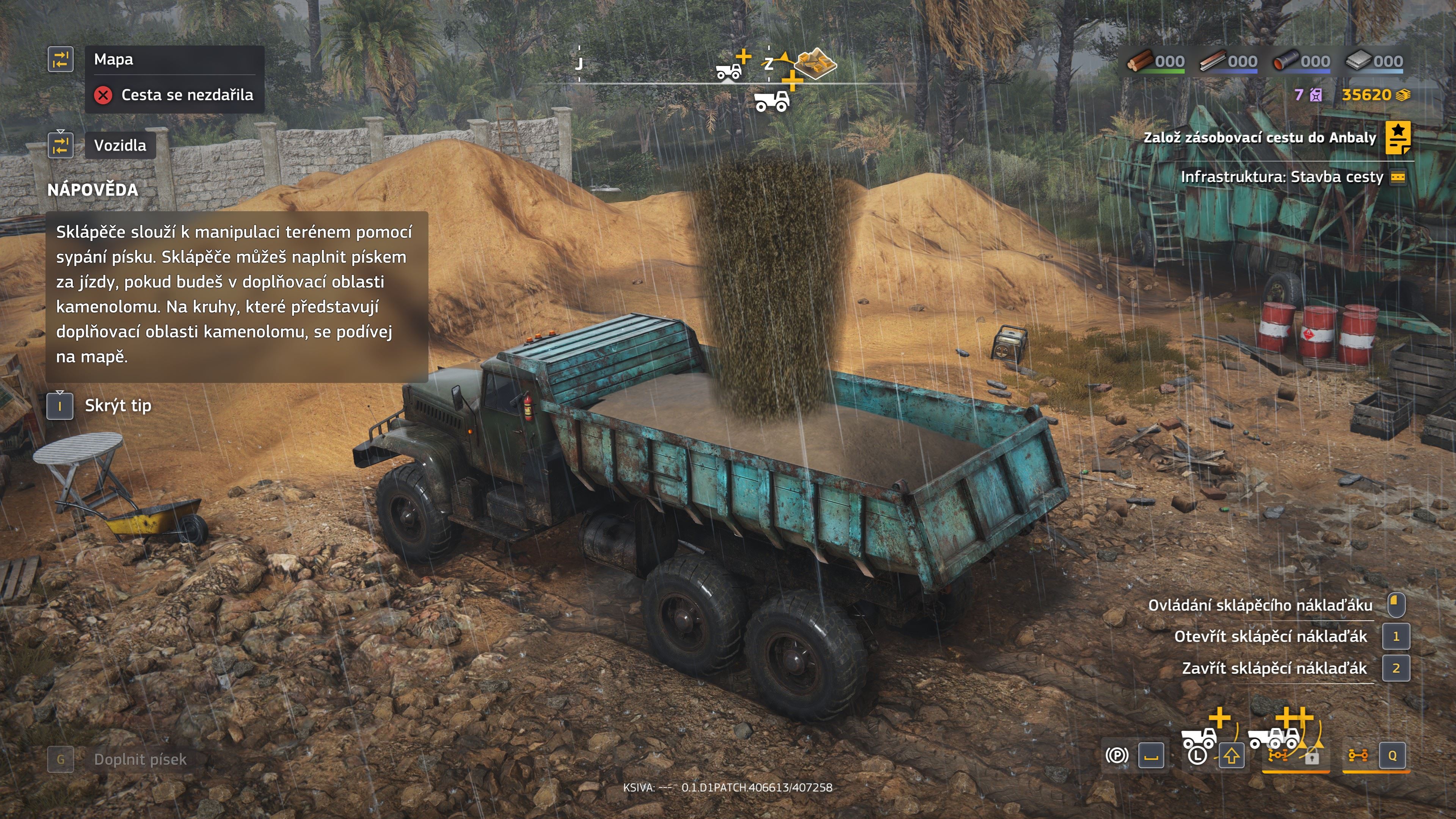Open the Vozidla vehicles list

pyautogui.click(x=120, y=145)
